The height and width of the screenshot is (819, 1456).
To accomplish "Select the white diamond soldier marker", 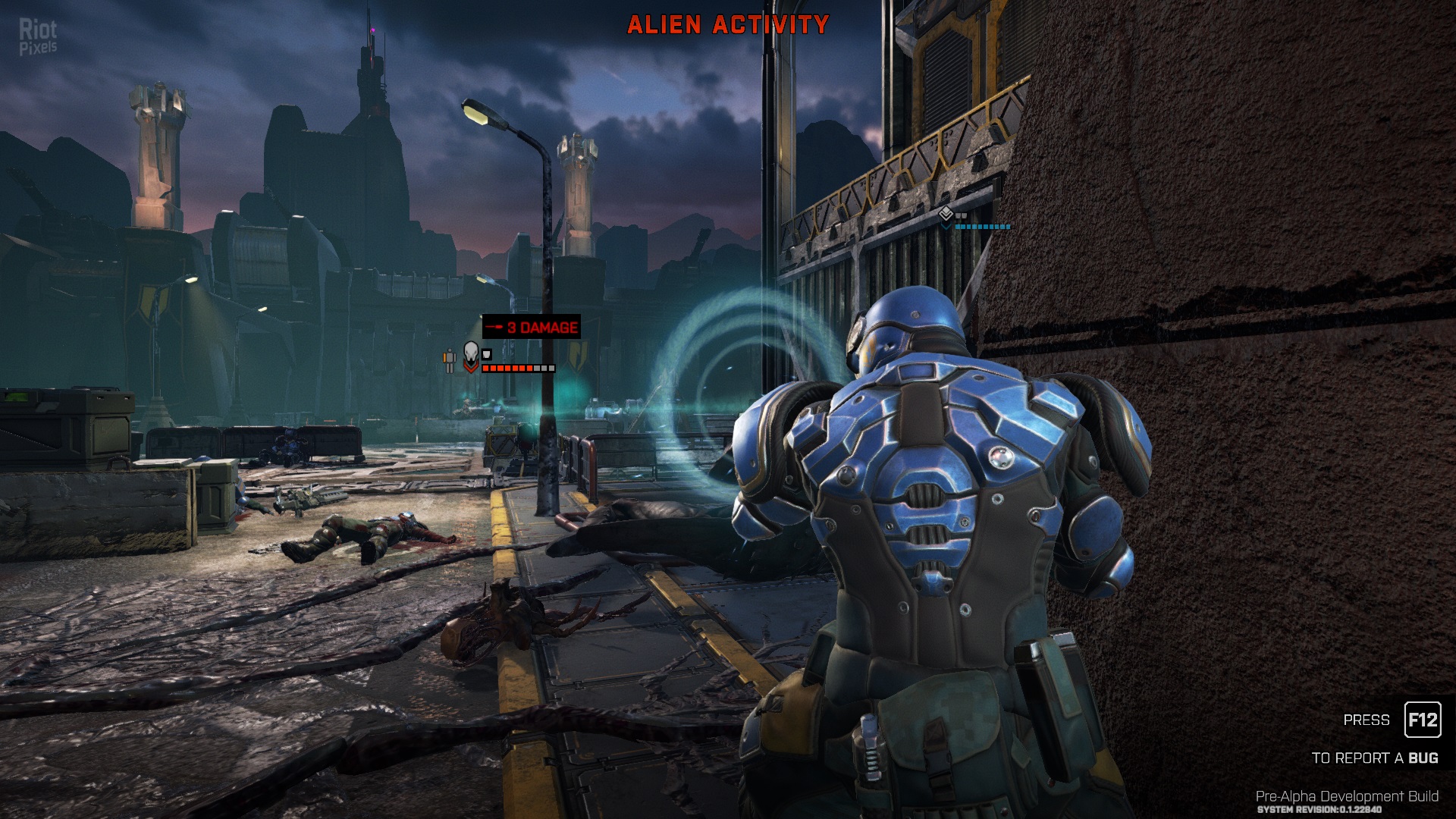I will pyautogui.click(x=946, y=215).
